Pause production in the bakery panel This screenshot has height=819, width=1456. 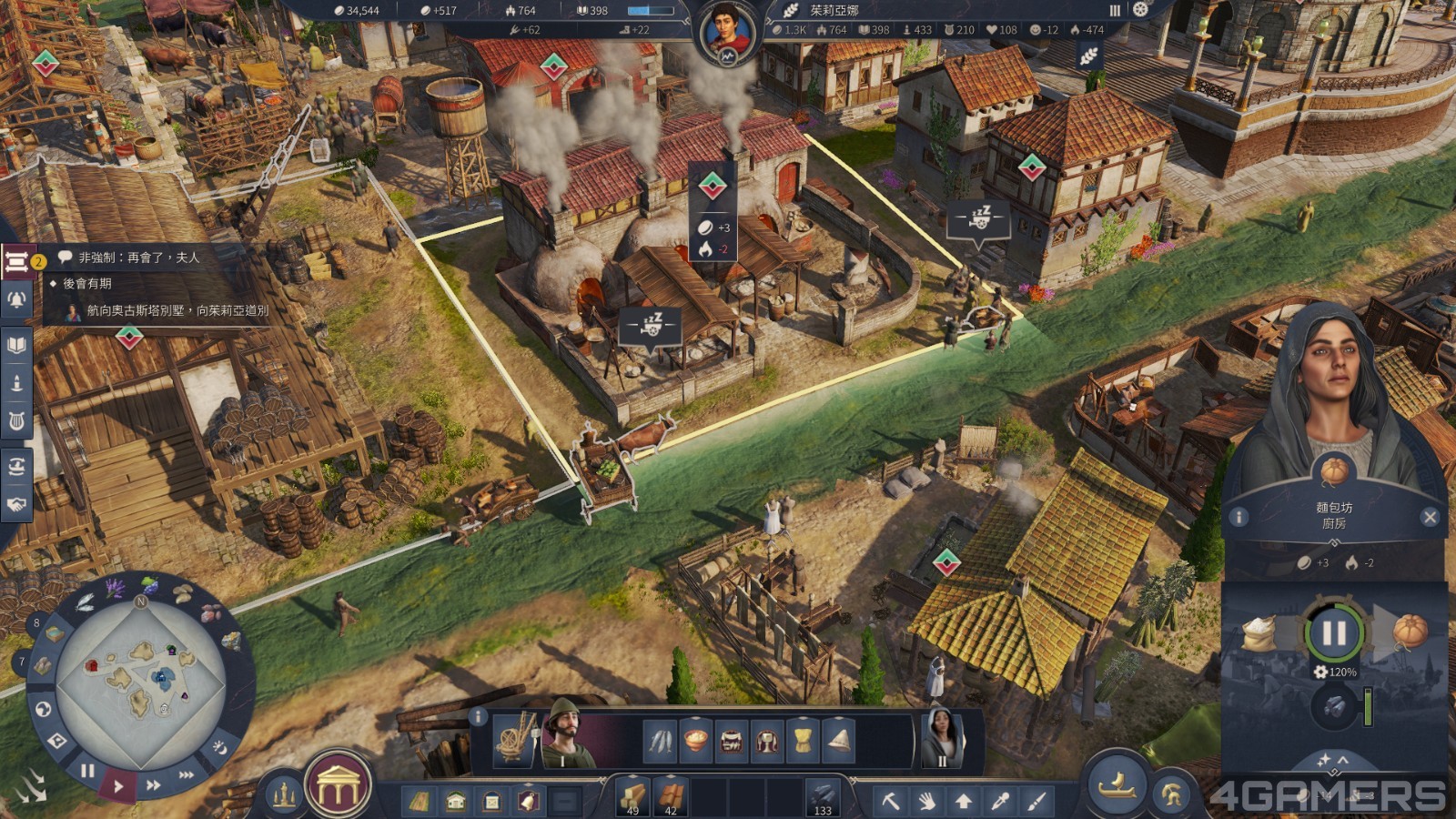click(x=1334, y=632)
